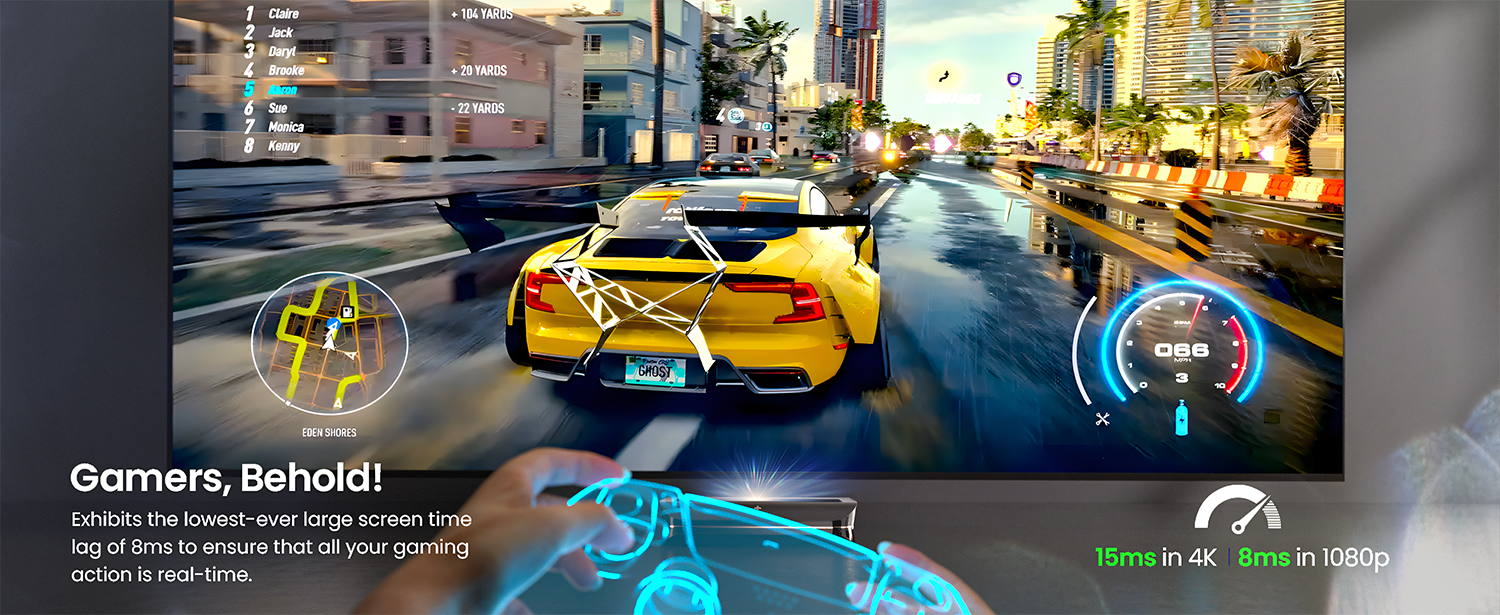Click the gas station marker on minimap
This screenshot has width=1500, height=615.
tap(348, 313)
